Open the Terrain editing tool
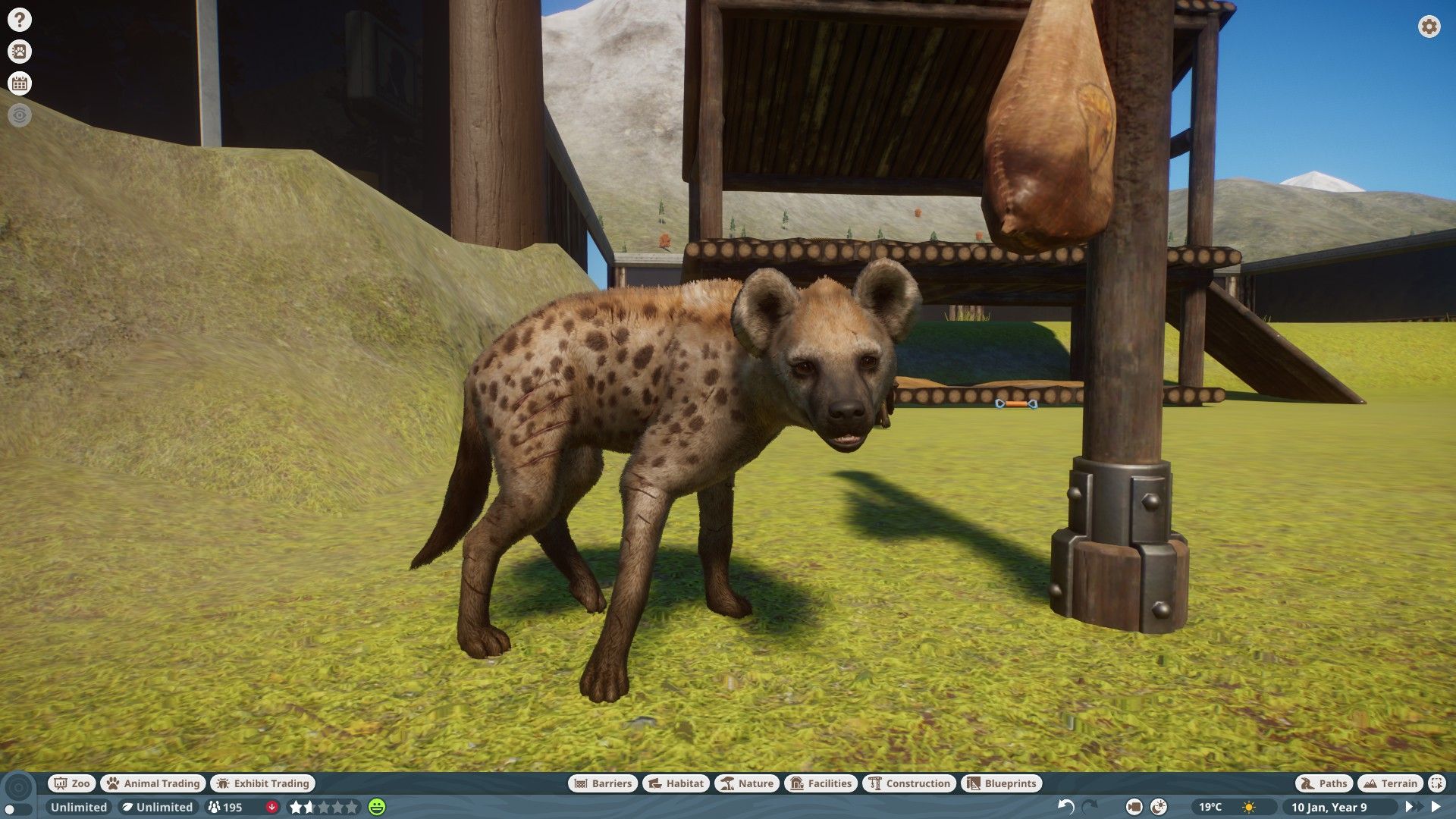Screen dimensions: 1456x819 [x=1390, y=783]
